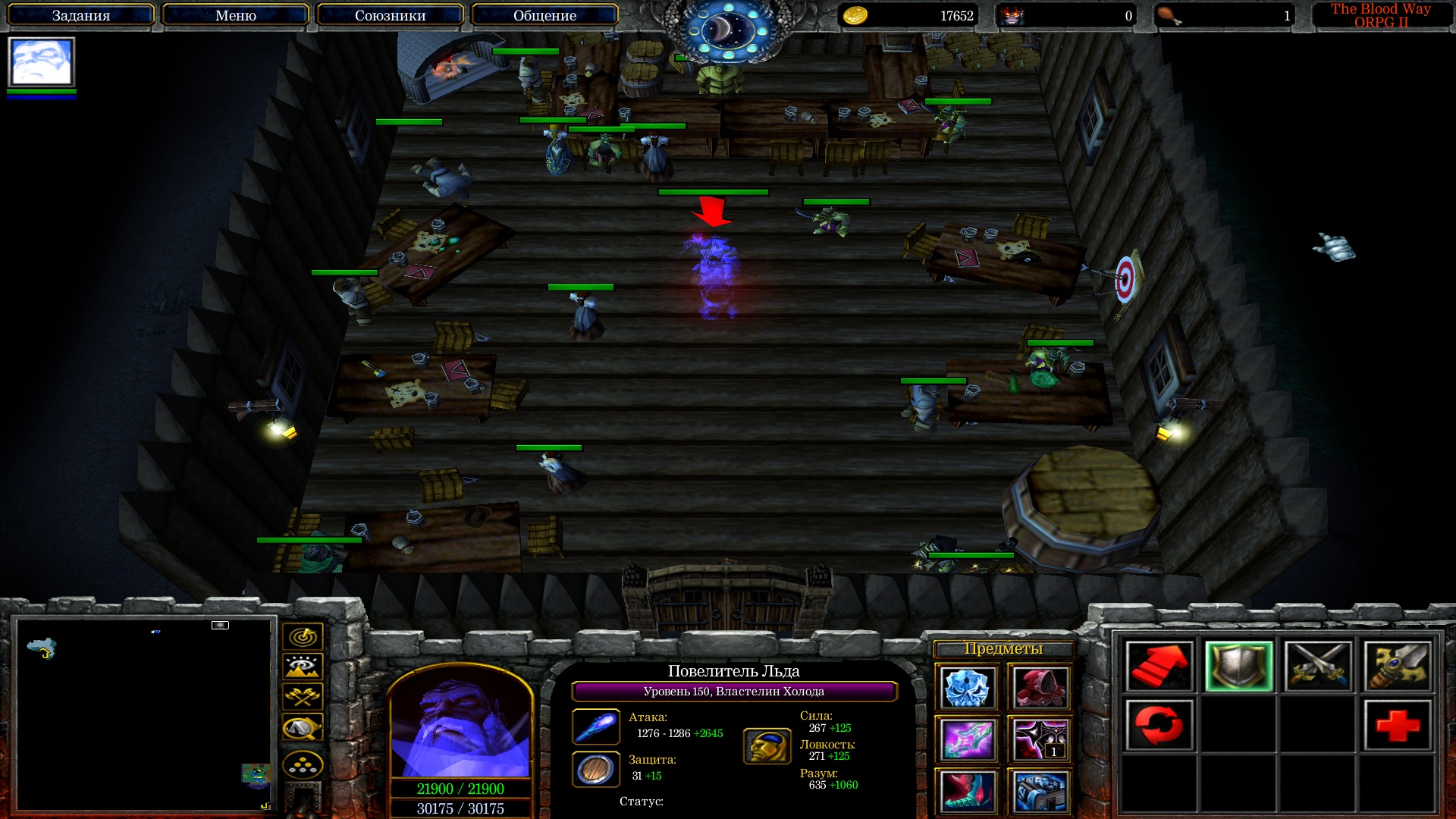Toggle ally color mode with crossed axes

[x=303, y=697]
